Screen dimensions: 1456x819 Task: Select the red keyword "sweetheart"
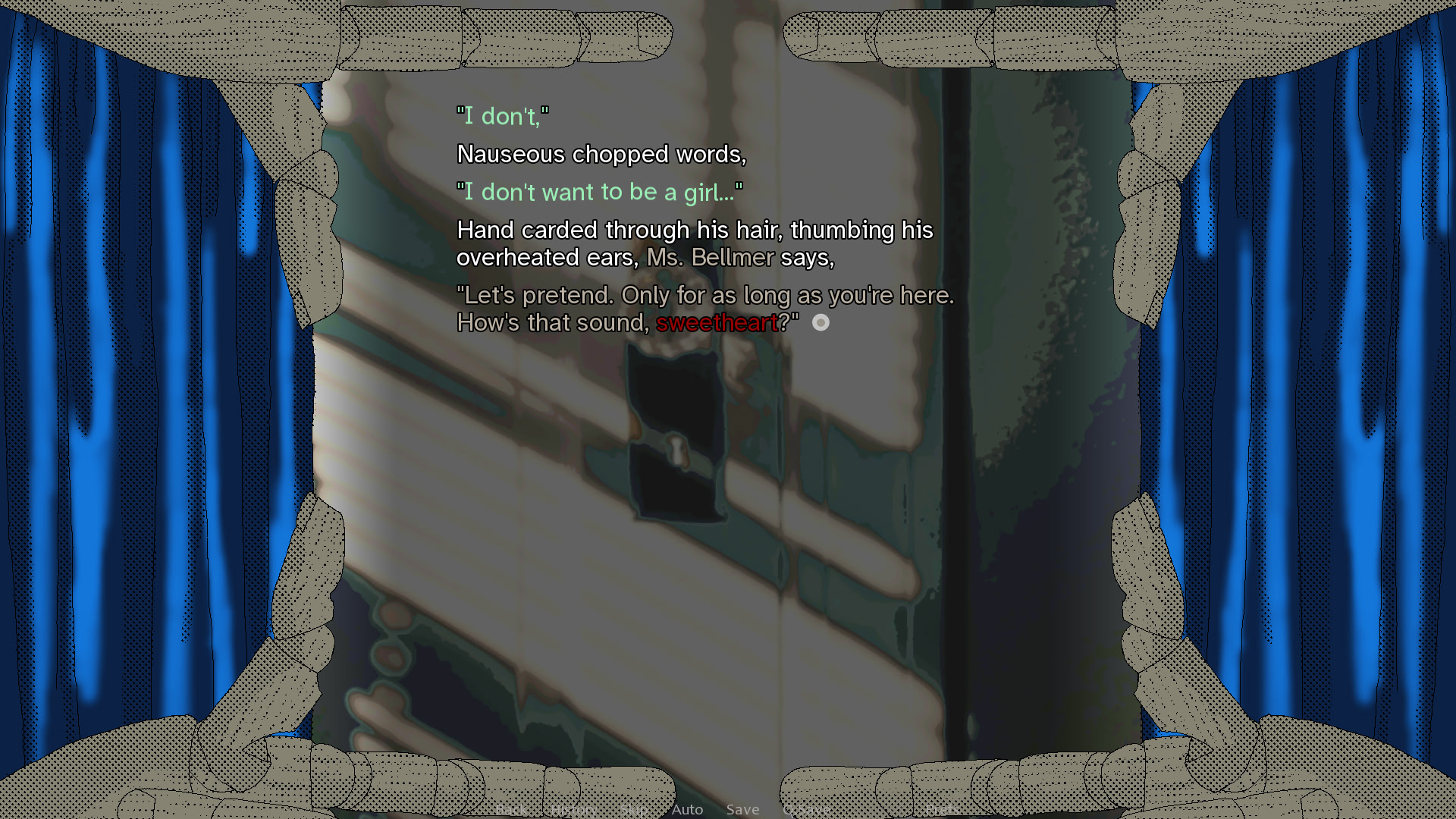(x=718, y=323)
